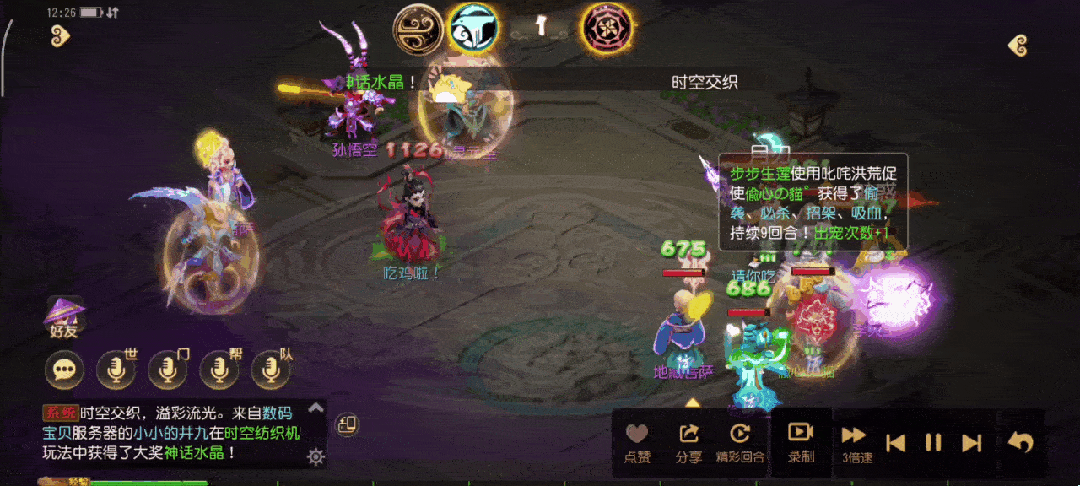
Task: Click the 点赞 like heart button
Action: pos(637,441)
